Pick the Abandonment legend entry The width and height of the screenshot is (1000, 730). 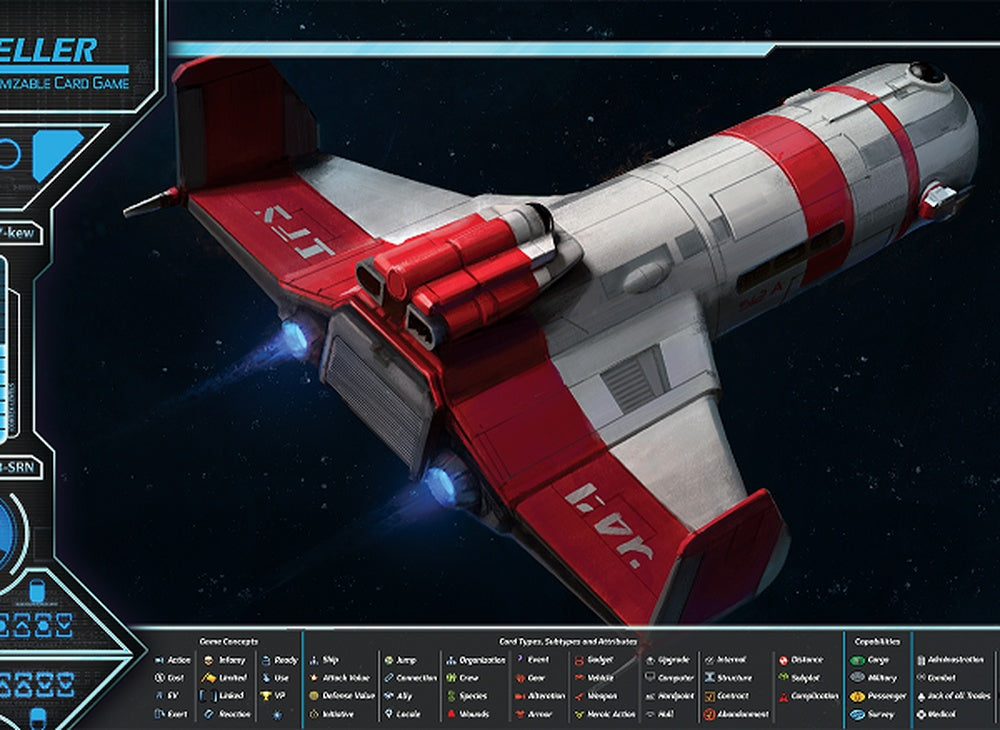click(x=735, y=714)
